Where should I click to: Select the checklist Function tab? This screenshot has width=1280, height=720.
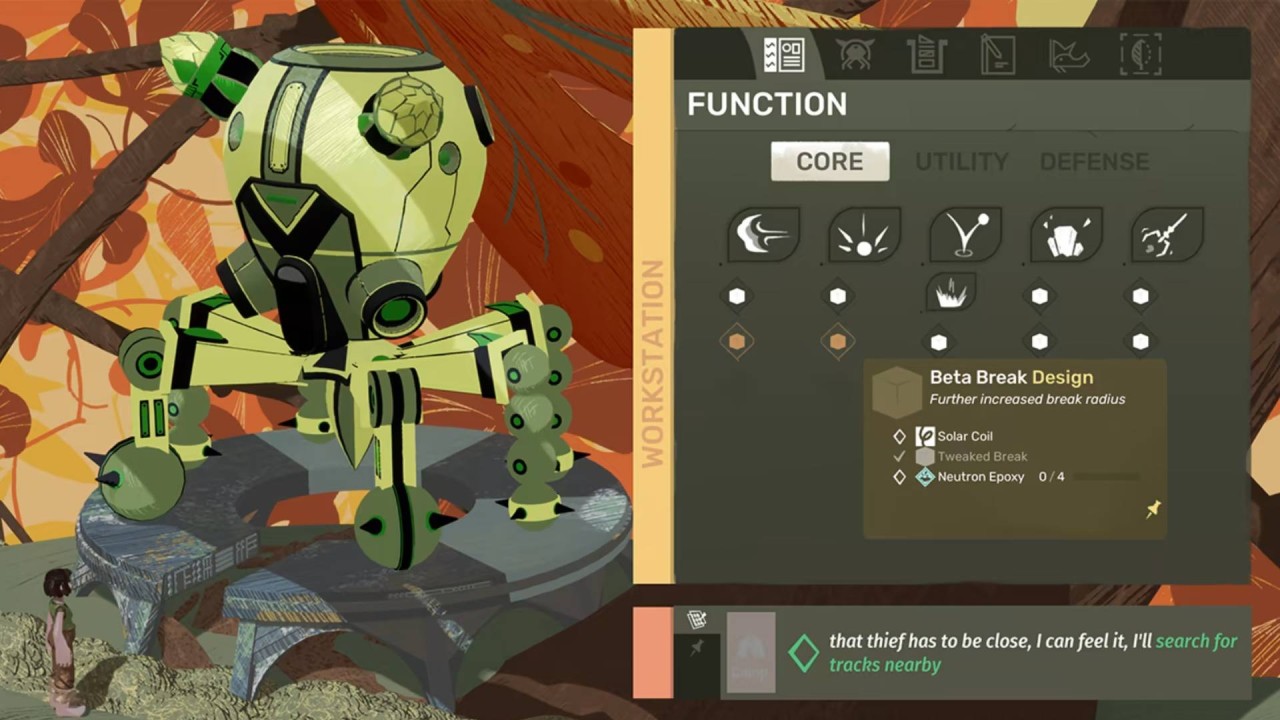pyautogui.click(x=784, y=55)
